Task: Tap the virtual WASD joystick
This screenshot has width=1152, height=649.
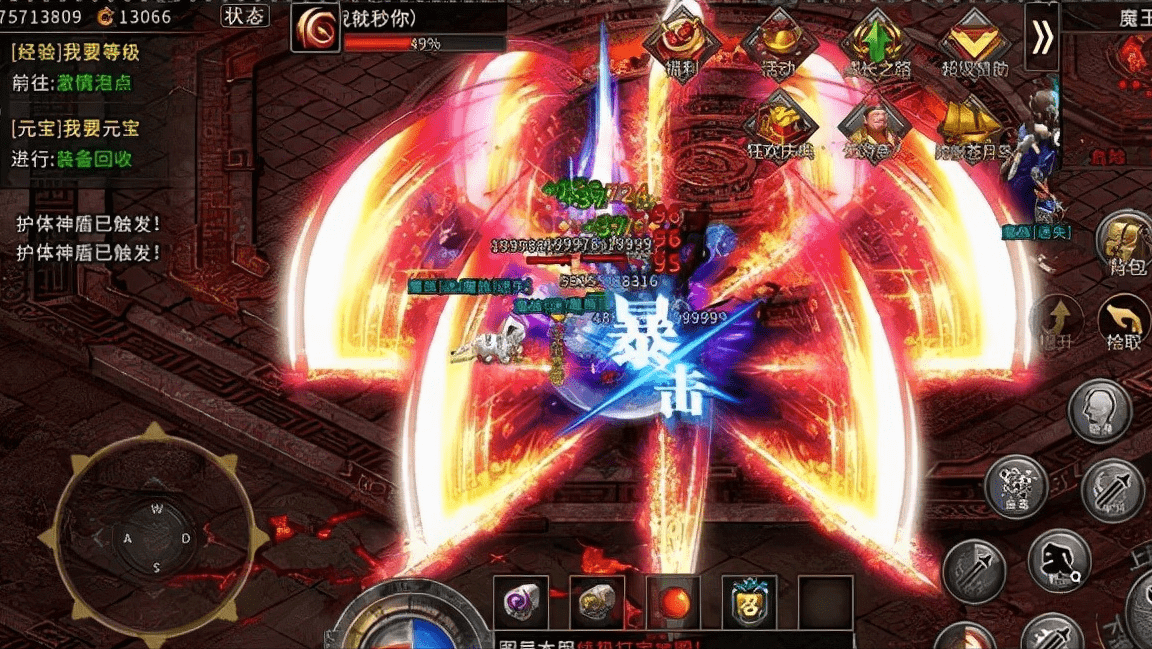Action: pos(156,539)
